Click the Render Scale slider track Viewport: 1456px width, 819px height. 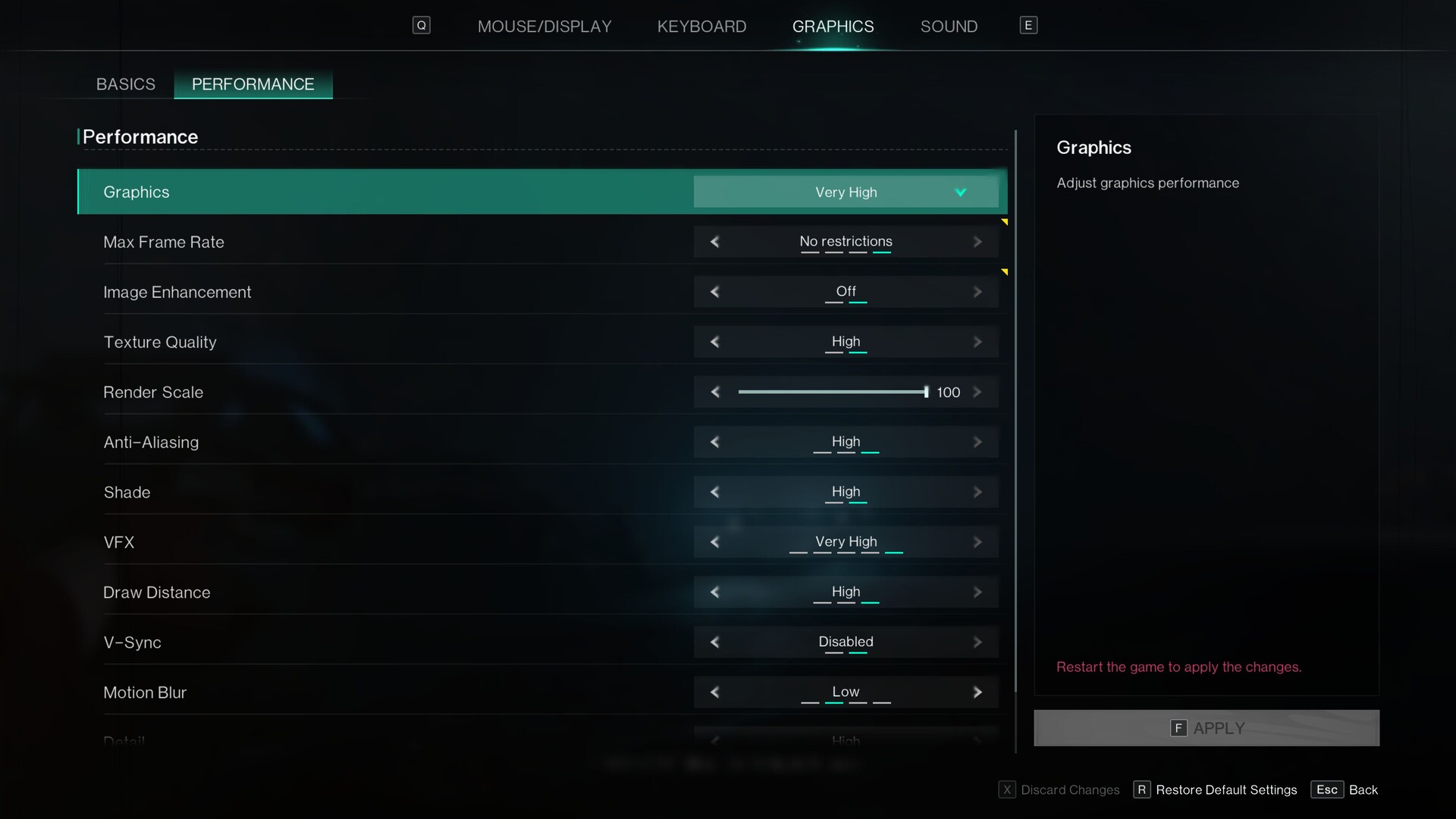pyautogui.click(x=832, y=392)
